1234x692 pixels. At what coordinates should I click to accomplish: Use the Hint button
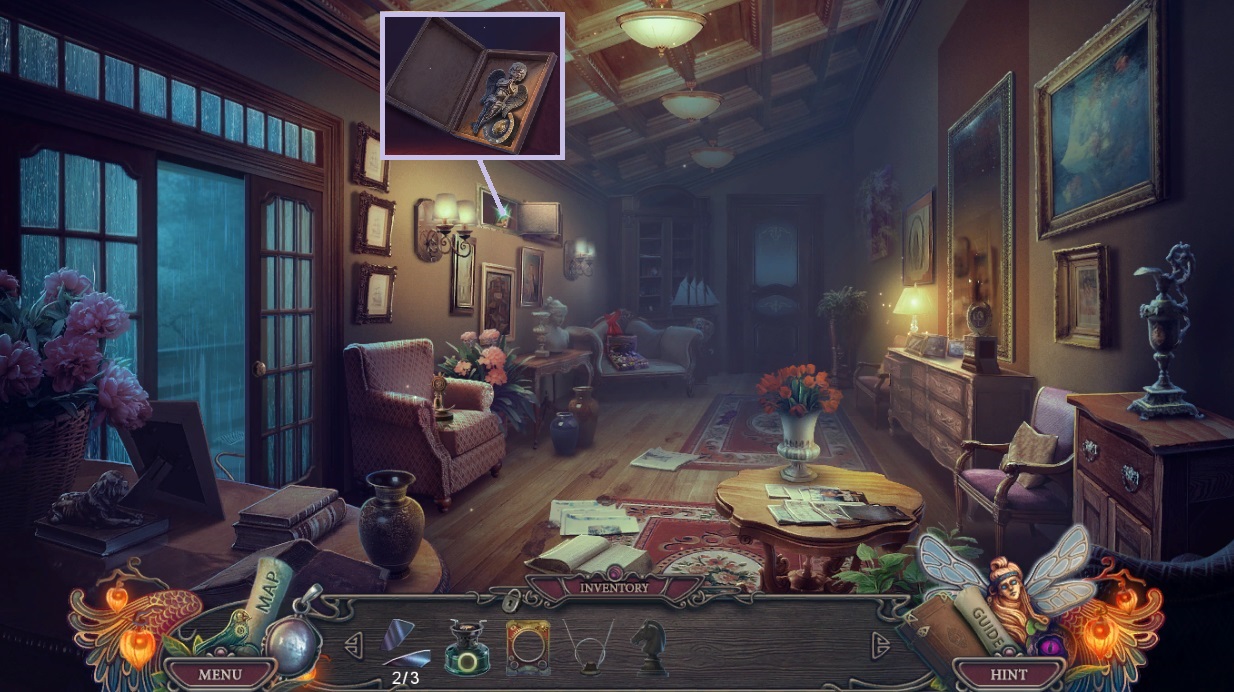1008,674
